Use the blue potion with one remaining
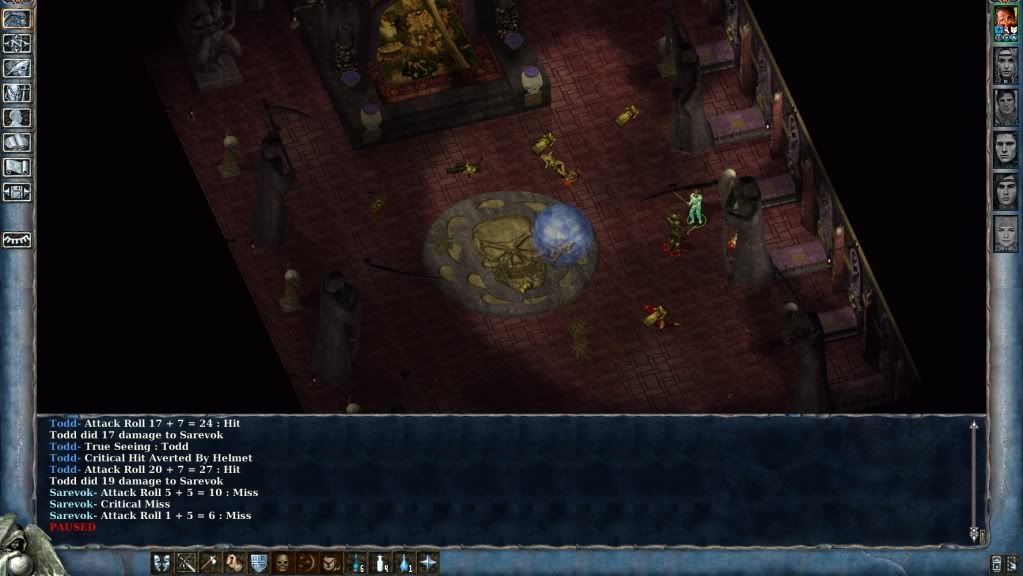The width and height of the screenshot is (1023, 576). coord(404,563)
